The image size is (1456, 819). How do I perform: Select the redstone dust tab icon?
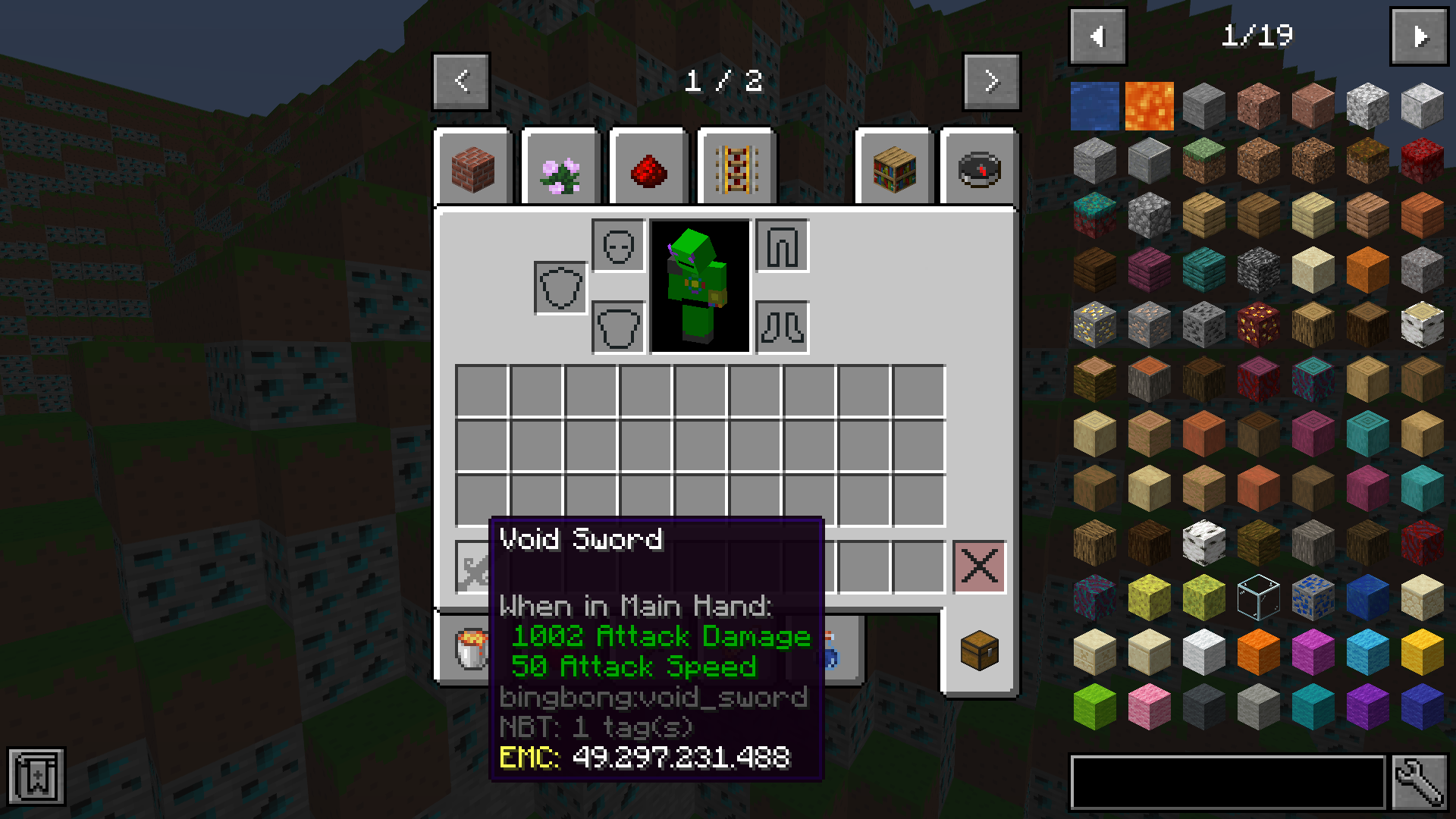648,168
